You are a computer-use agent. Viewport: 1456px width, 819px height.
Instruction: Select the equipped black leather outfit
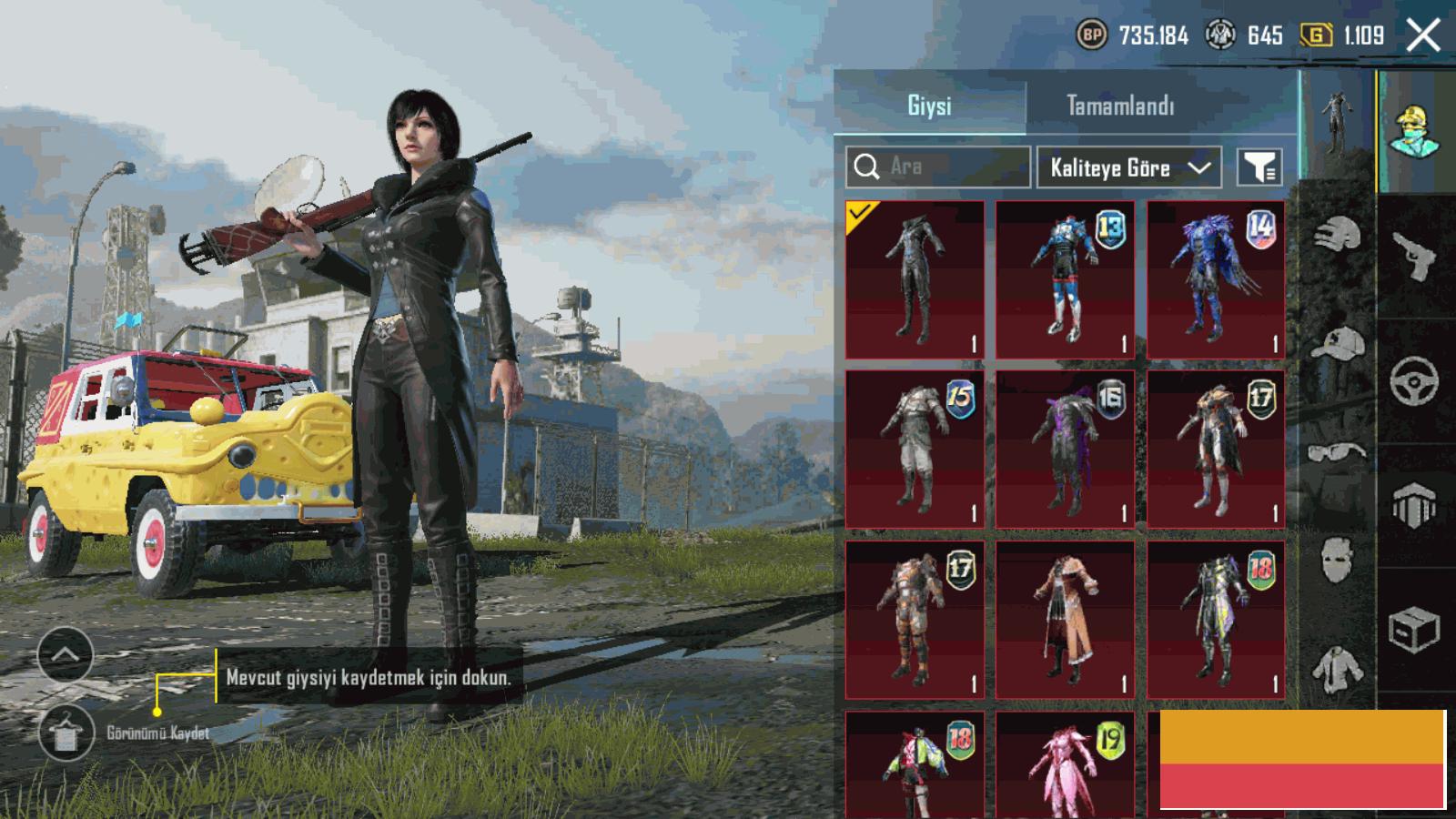click(915, 280)
